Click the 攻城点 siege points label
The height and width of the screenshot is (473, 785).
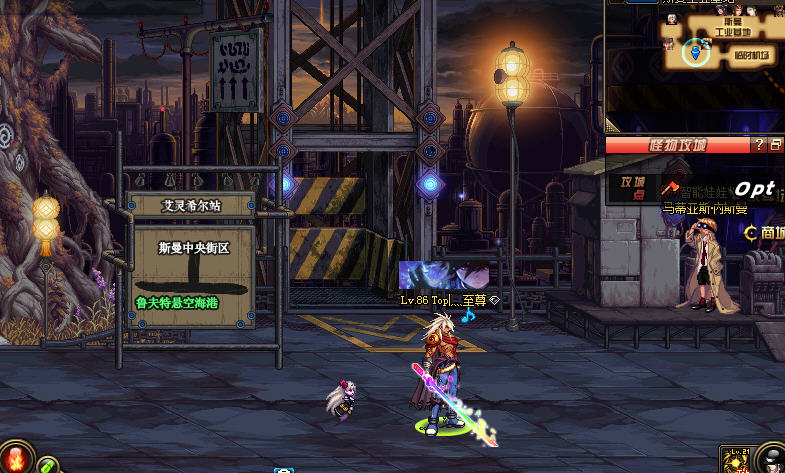pyautogui.click(x=633, y=187)
